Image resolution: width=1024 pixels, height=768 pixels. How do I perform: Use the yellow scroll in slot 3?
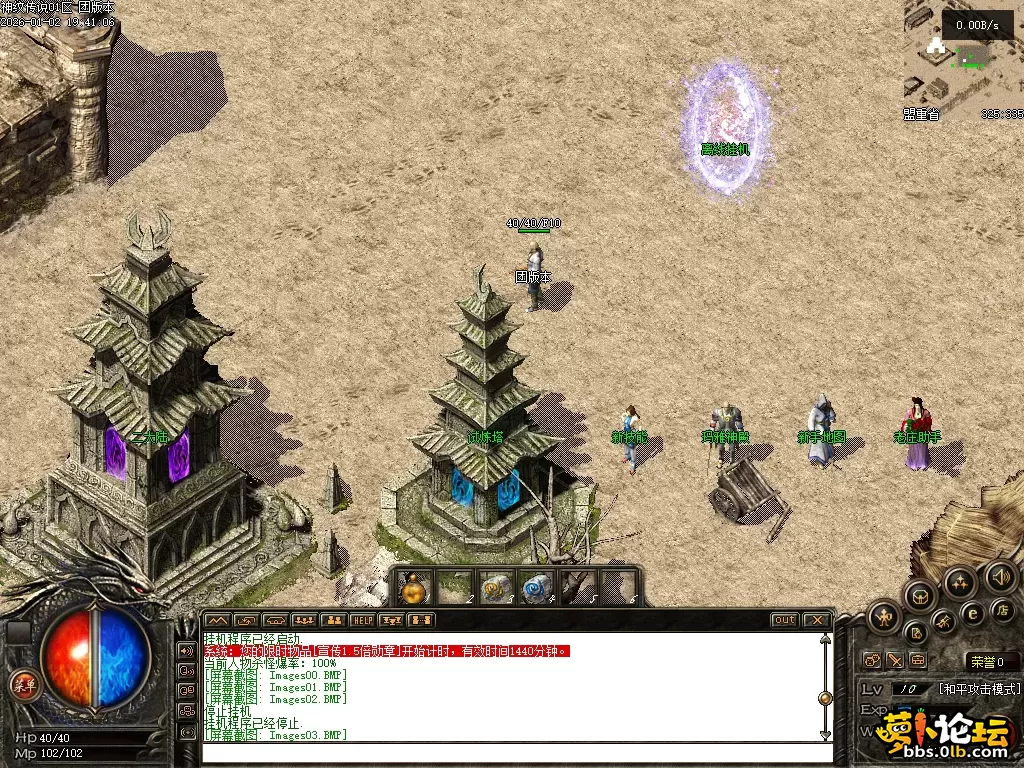tap(495, 588)
